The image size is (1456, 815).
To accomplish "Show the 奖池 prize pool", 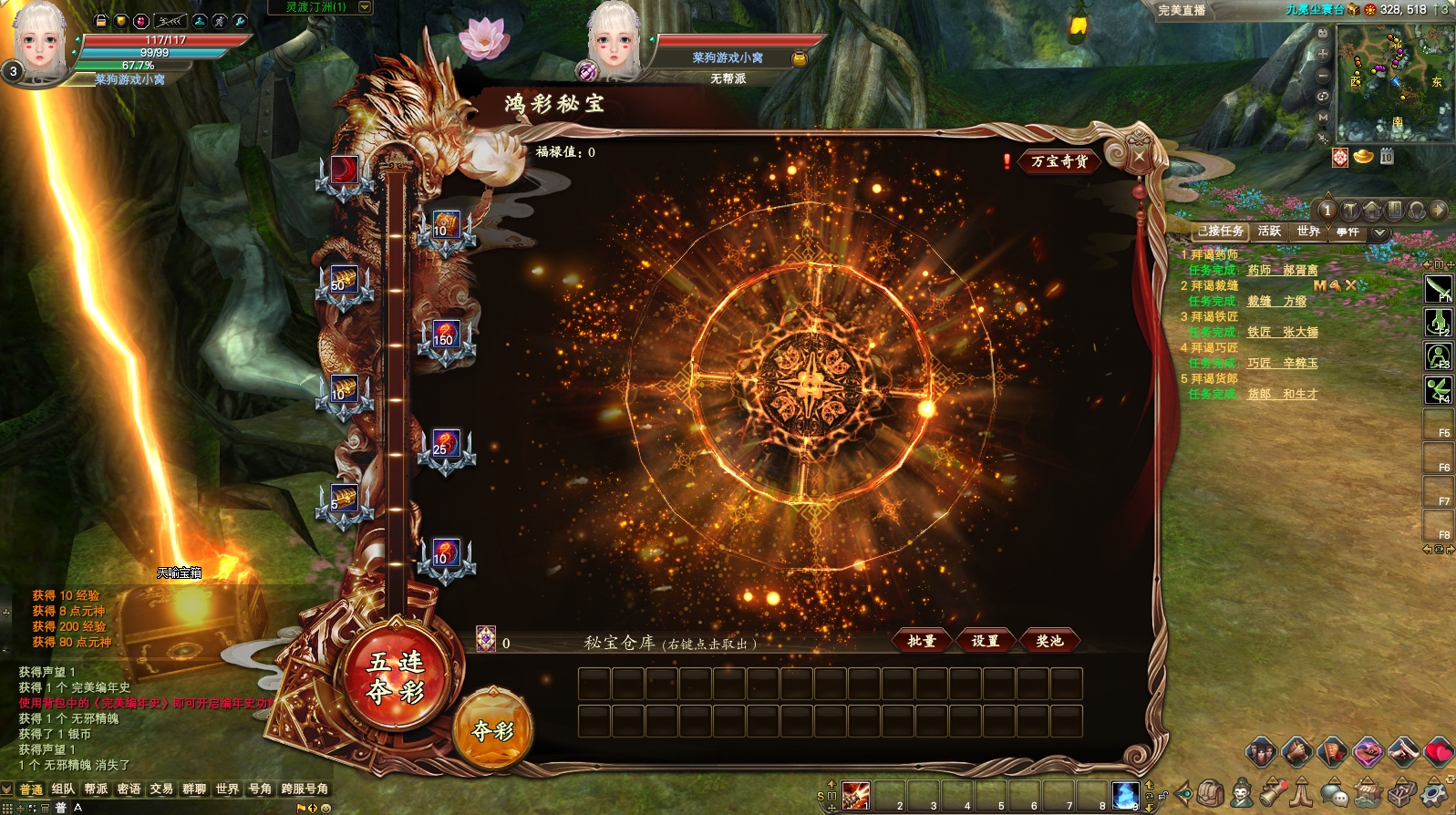I will [x=1049, y=641].
